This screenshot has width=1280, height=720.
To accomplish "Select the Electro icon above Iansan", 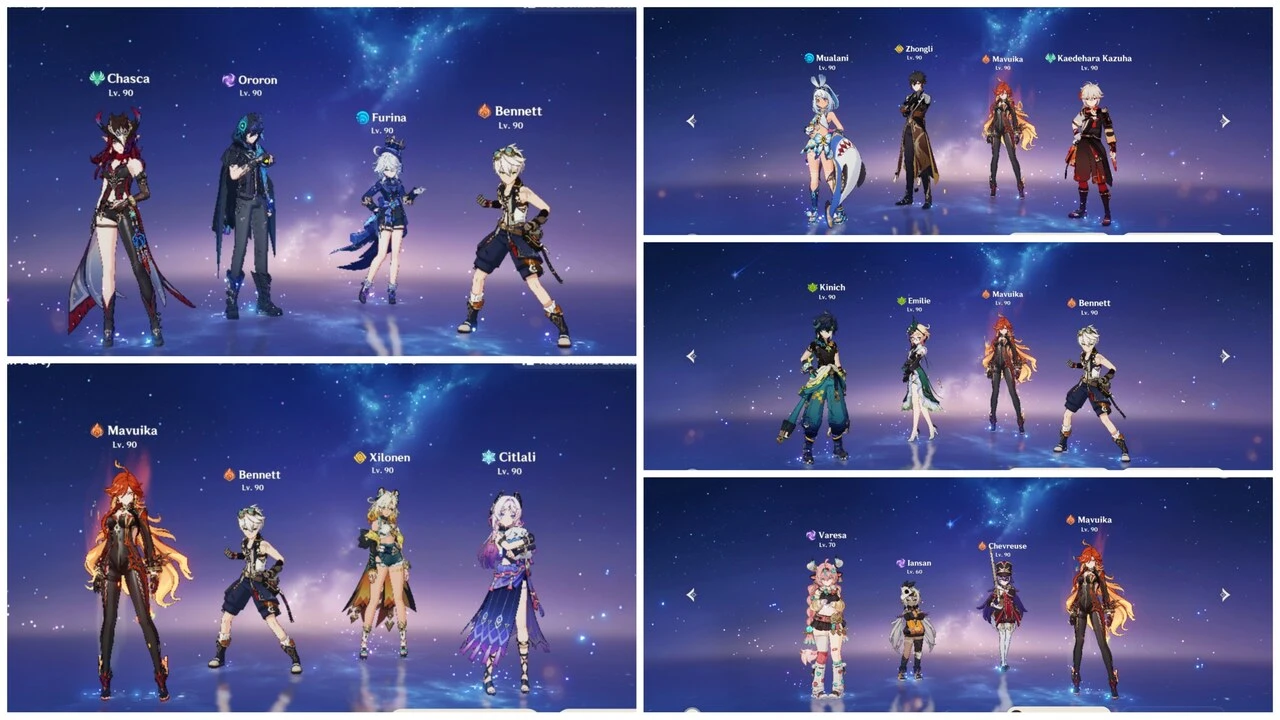I will (899, 563).
